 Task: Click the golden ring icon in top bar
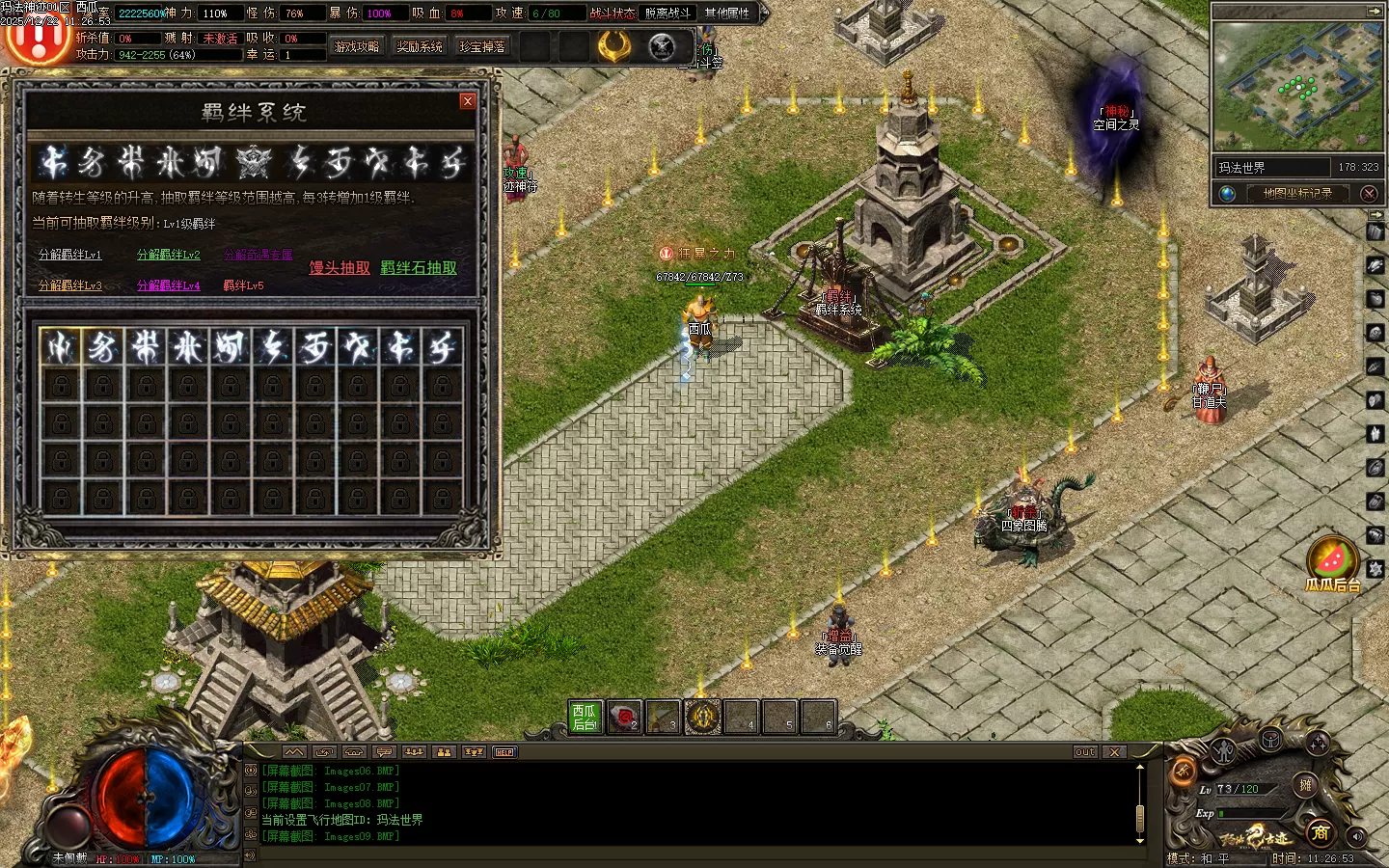click(x=614, y=46)
